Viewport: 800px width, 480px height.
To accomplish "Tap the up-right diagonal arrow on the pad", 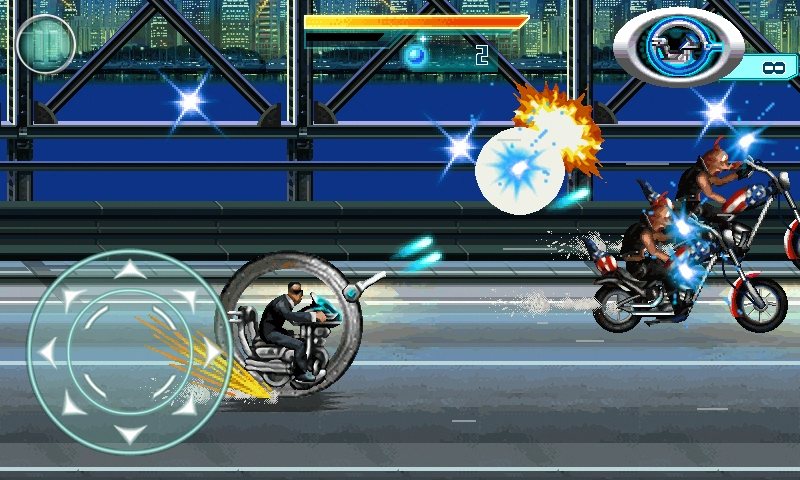I will pos(186,296).
